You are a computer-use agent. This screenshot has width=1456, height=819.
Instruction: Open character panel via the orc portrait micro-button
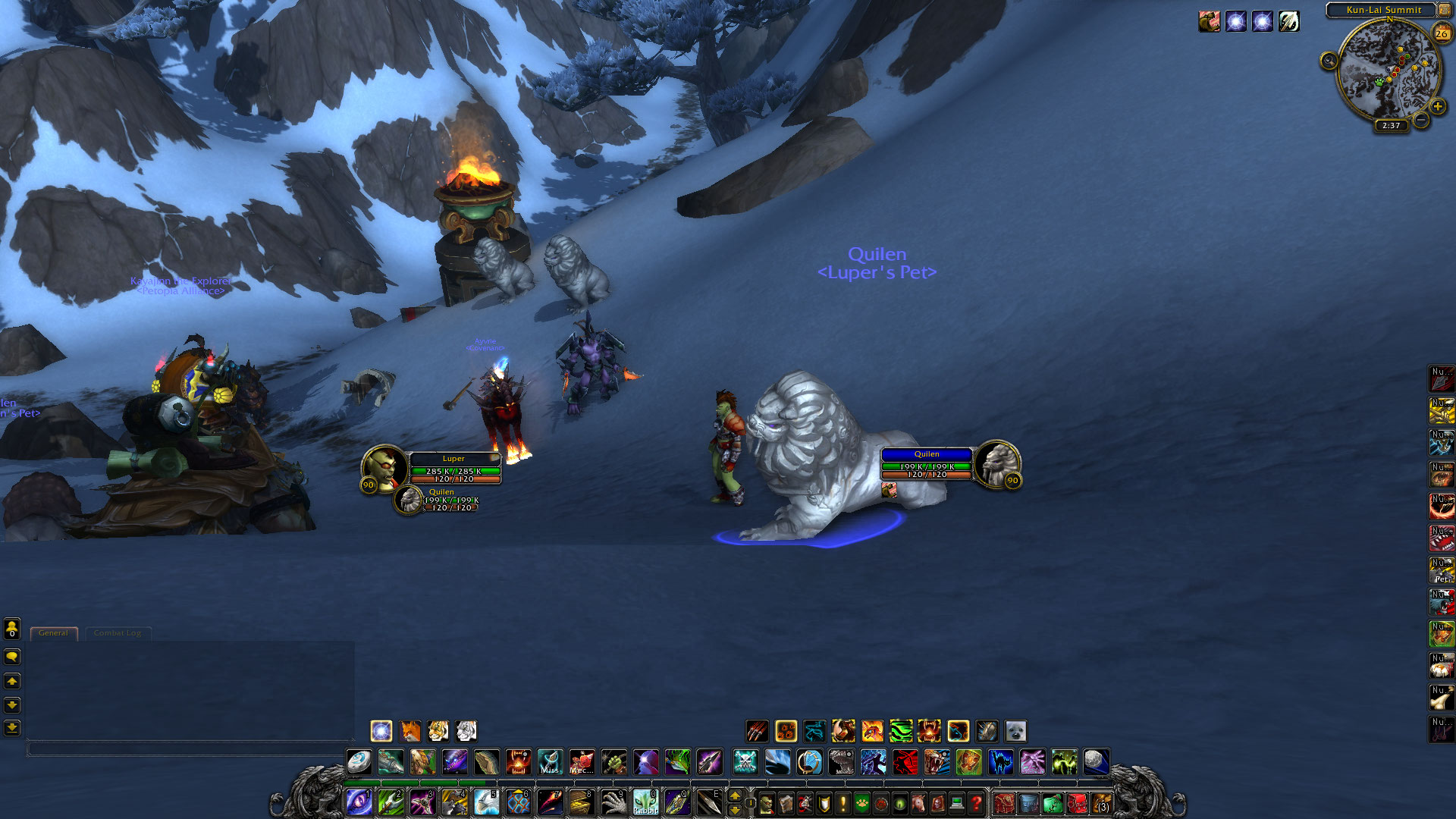pos(767,802)
